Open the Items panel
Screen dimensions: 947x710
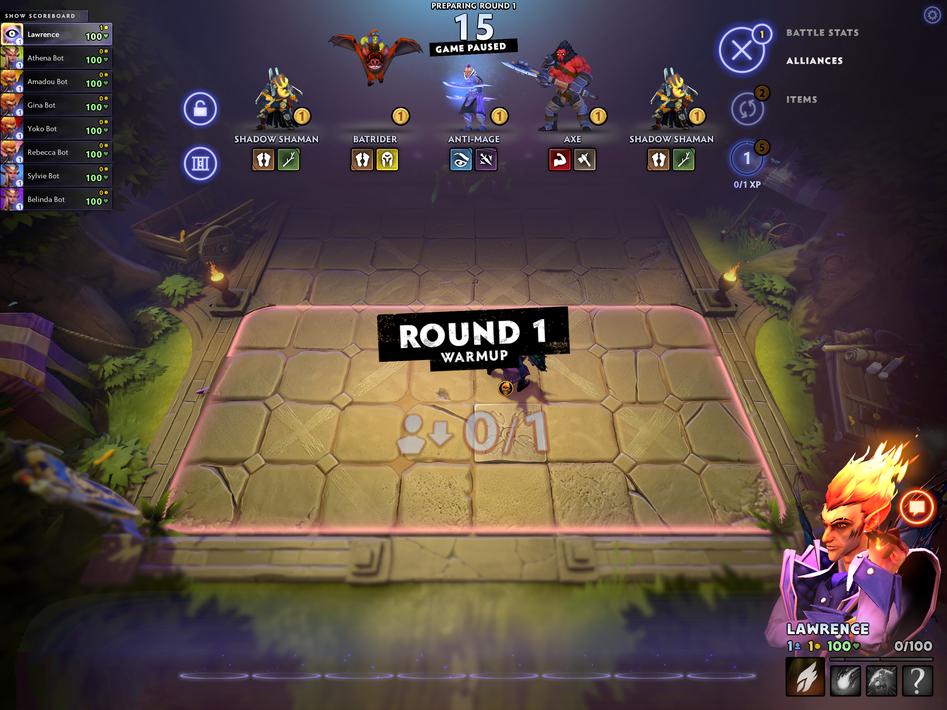tap(801, 100)
